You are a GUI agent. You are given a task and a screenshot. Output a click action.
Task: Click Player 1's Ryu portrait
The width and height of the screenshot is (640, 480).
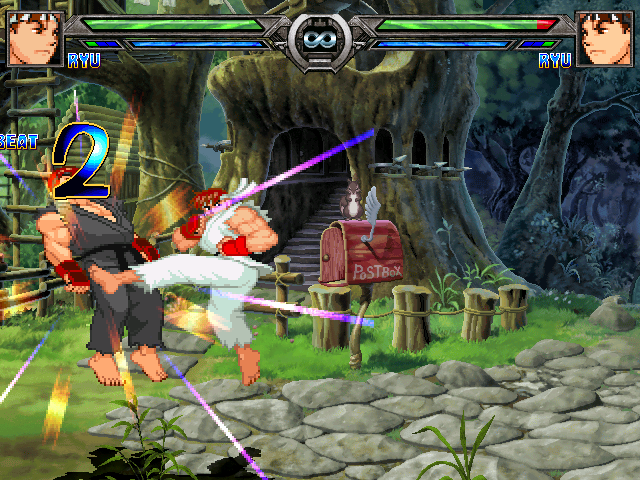pyautogui.click(x=36, y=38)
